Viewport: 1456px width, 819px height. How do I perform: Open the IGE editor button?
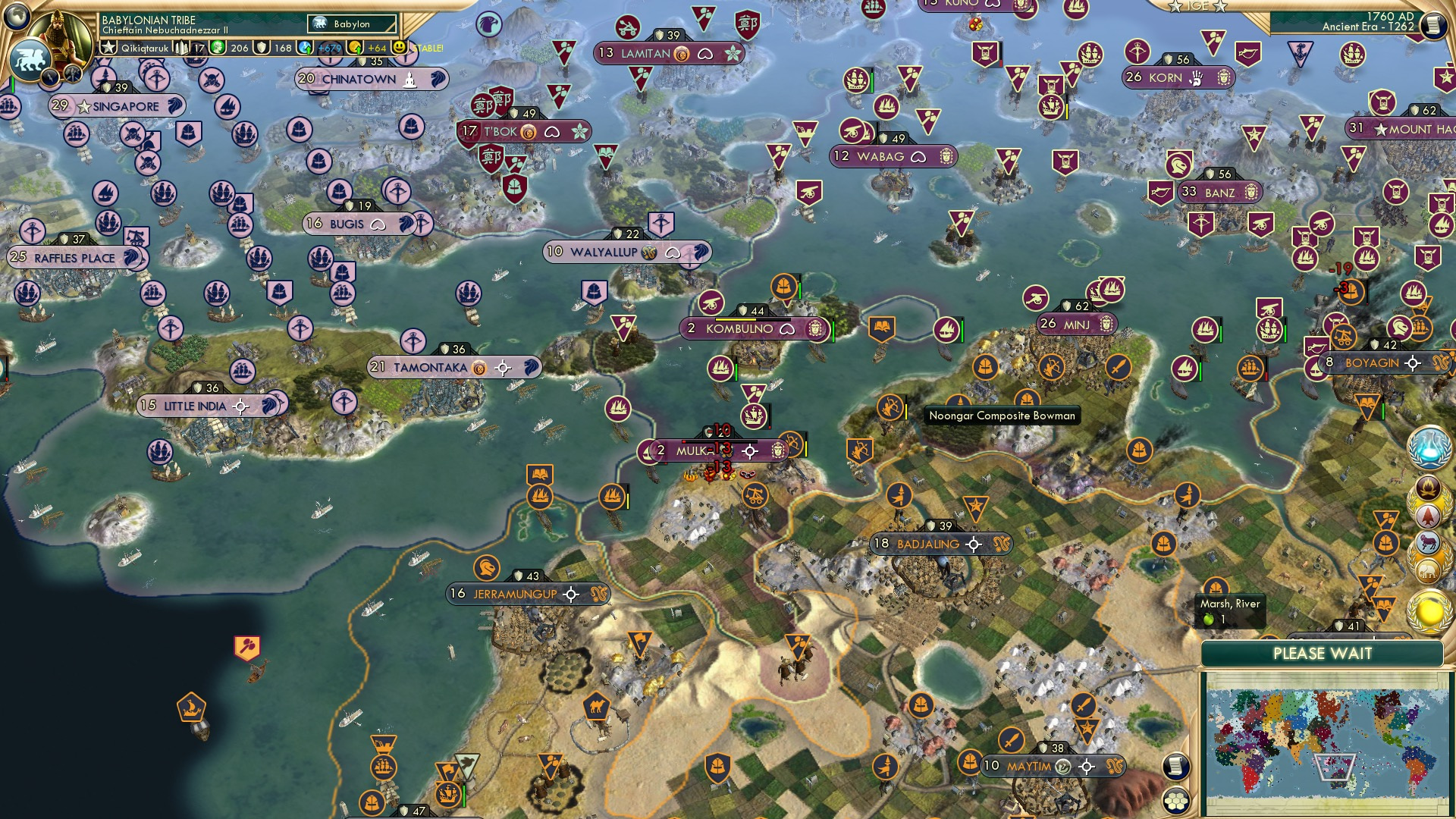1197,6
